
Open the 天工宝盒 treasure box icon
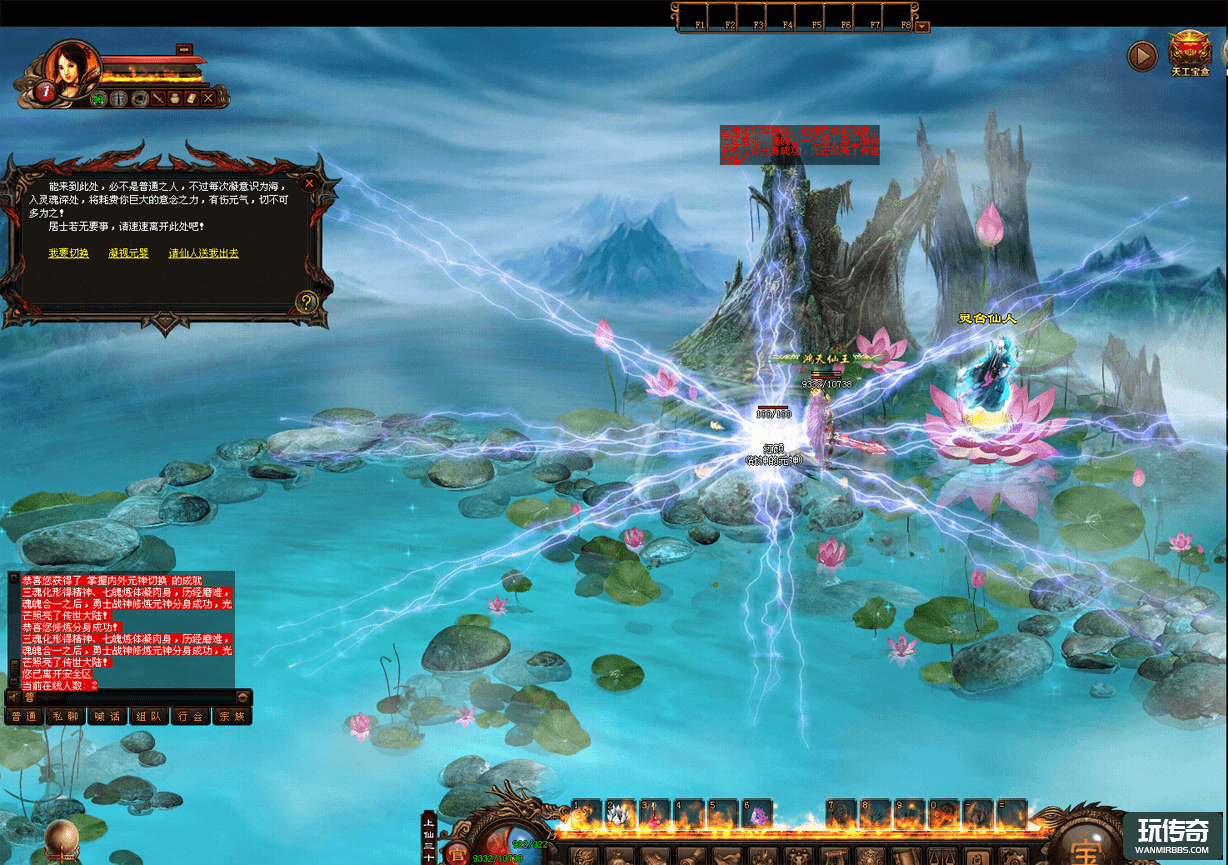[1190, 50]
